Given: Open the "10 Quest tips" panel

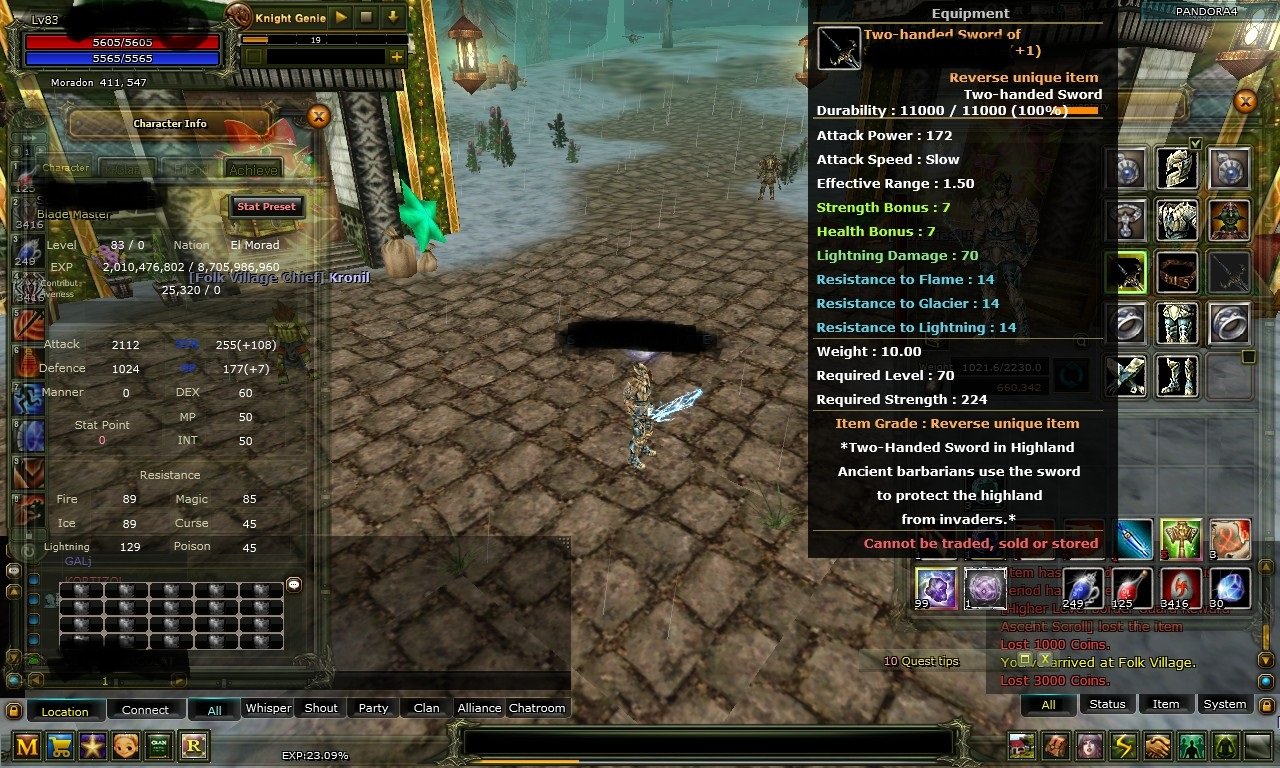Looking at the screenshot, I should click(919, 661).
